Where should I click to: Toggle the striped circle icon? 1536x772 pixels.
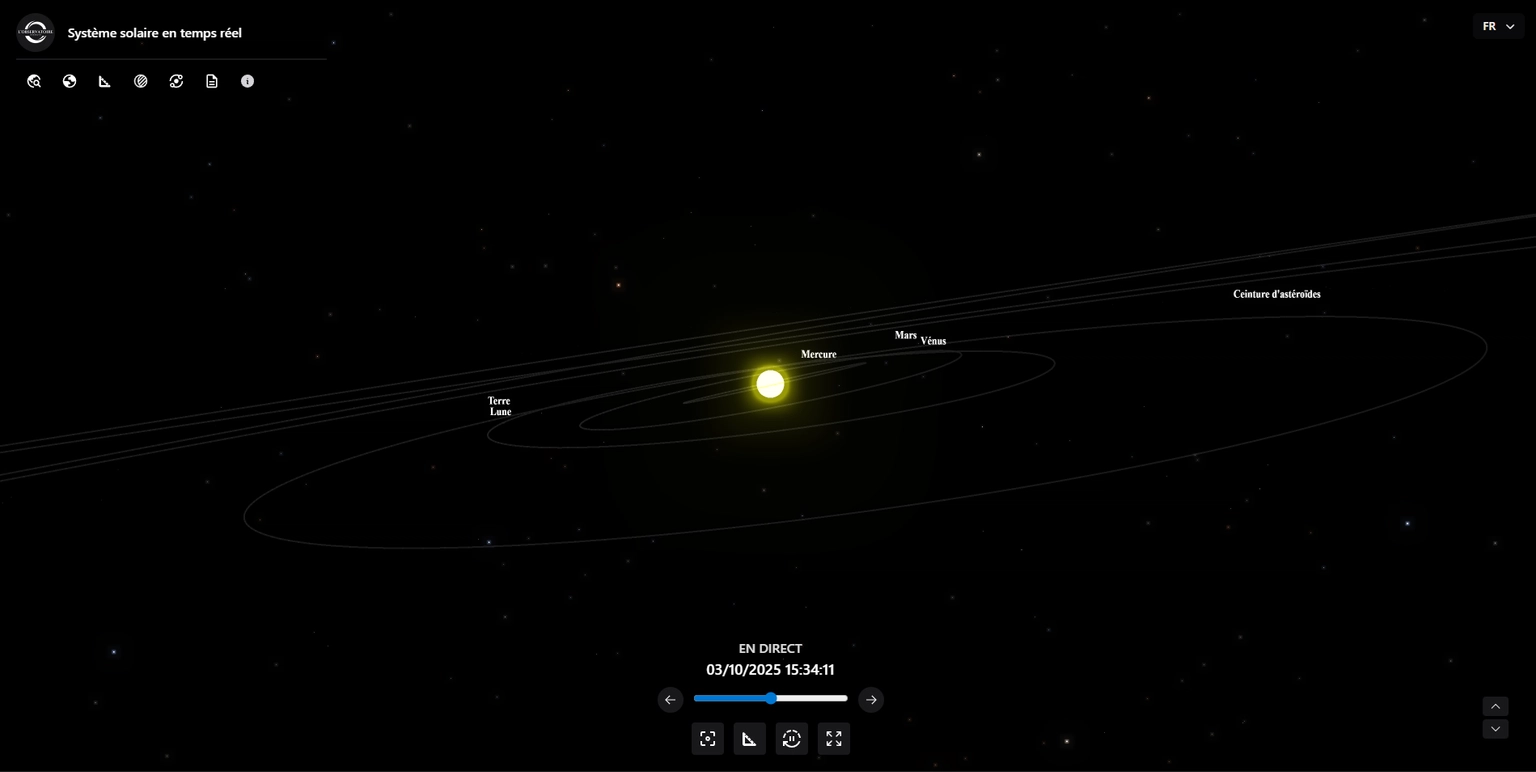[x=141, y=81]
